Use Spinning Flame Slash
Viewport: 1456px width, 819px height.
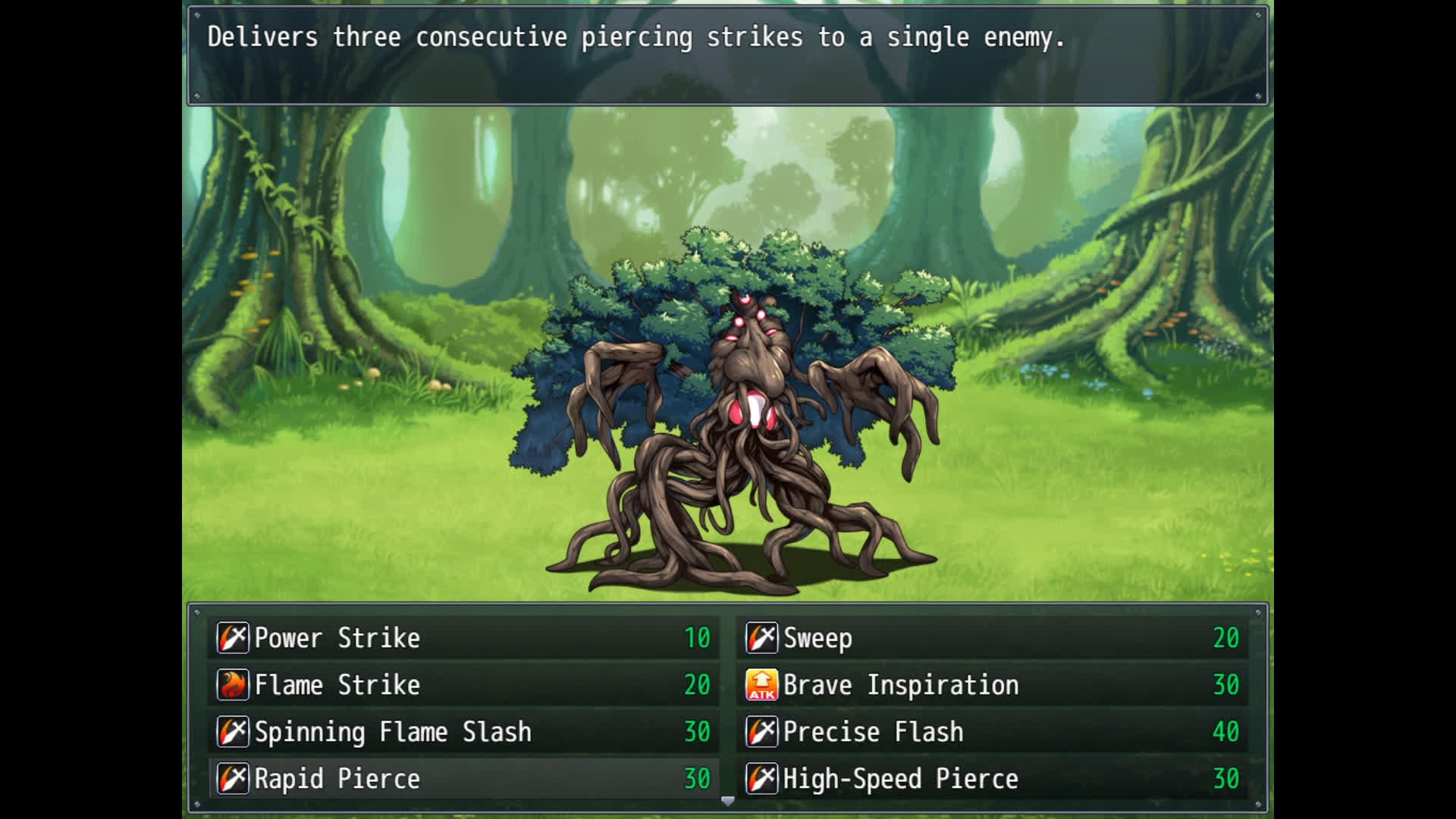(463, 732)
